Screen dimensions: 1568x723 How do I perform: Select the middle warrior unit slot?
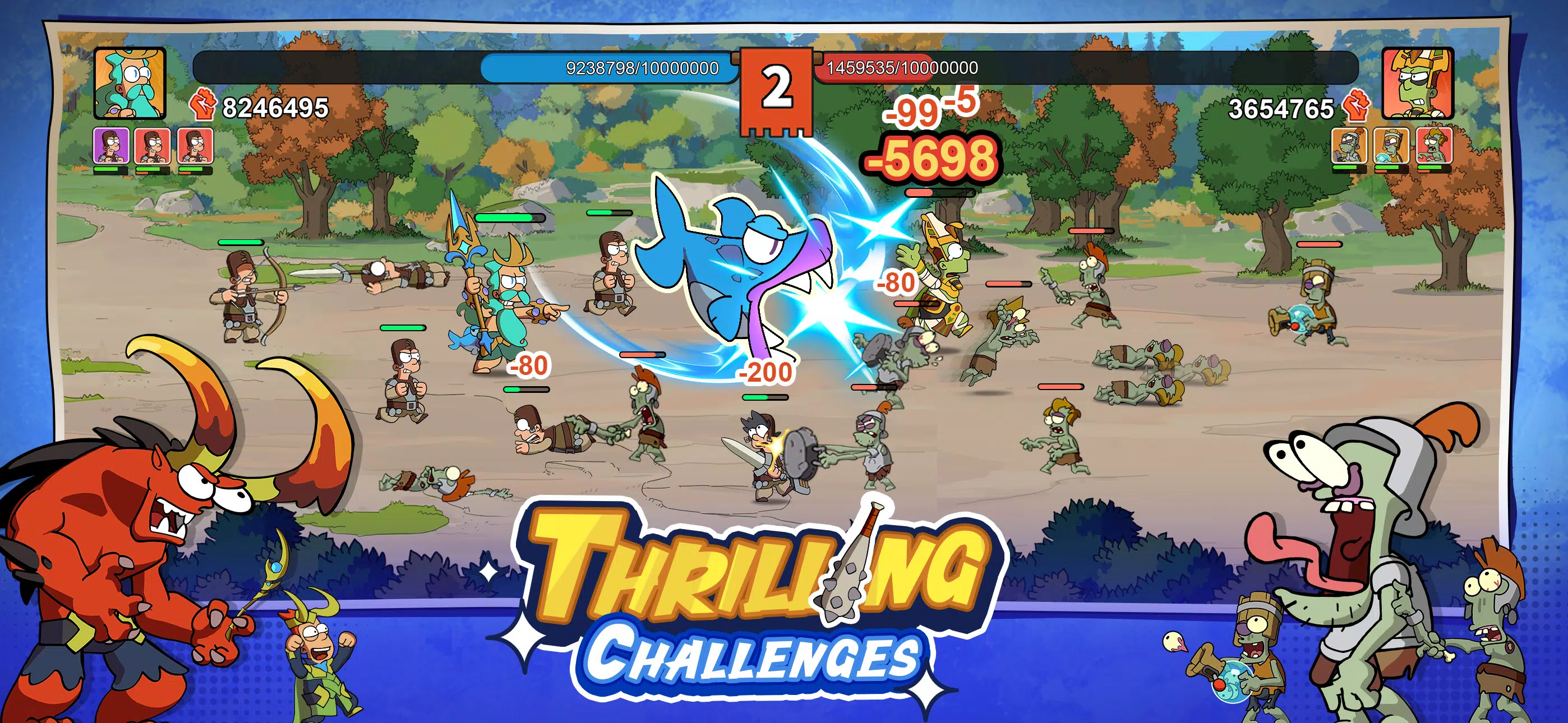pos(152,146)
